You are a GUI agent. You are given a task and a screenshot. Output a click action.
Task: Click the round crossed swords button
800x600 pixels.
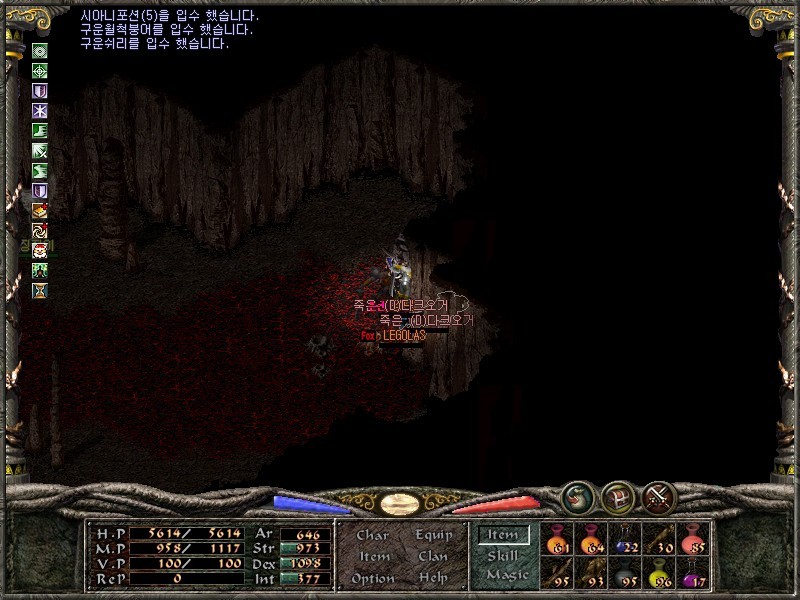click(x=659, y=496)
